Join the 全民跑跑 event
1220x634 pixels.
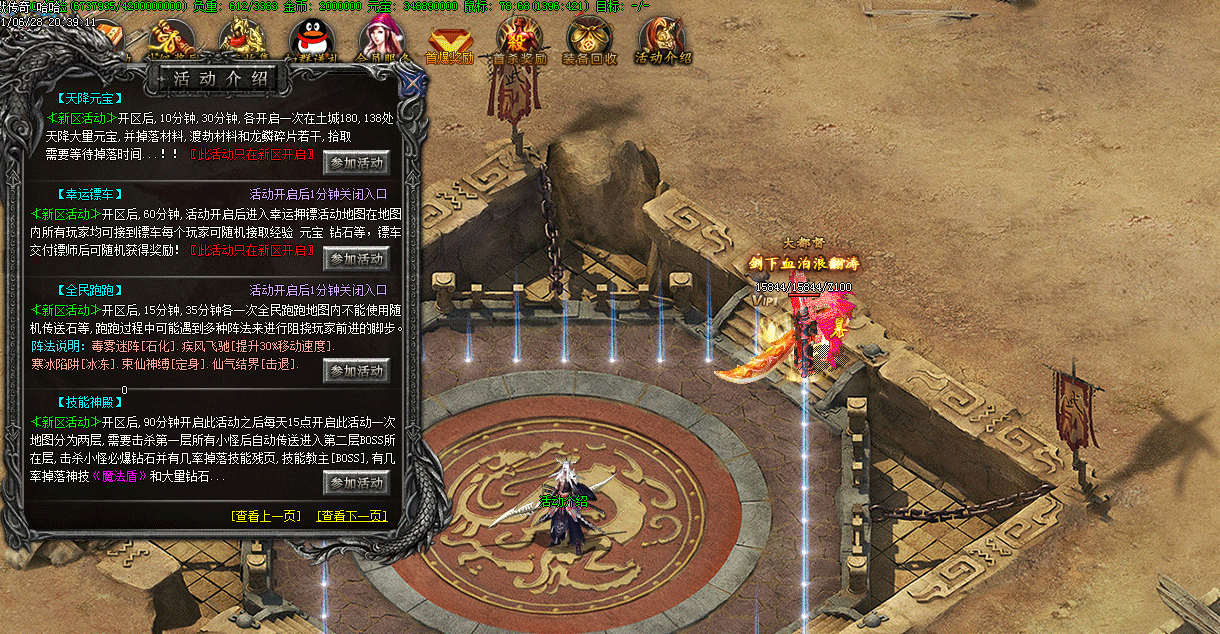pyautogui.click(x=356, y=371)
